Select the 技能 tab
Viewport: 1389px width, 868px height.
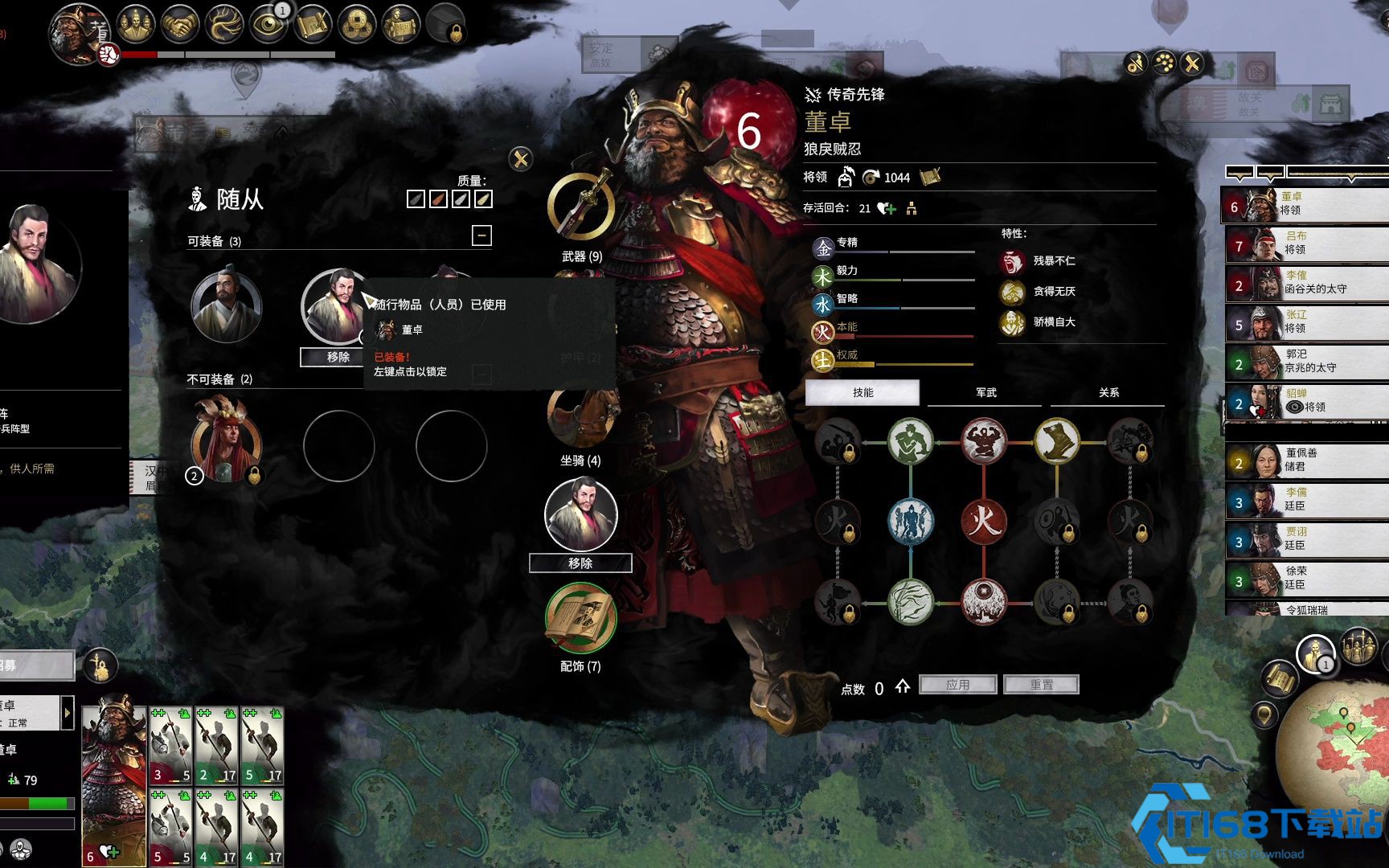pos(862,392)
